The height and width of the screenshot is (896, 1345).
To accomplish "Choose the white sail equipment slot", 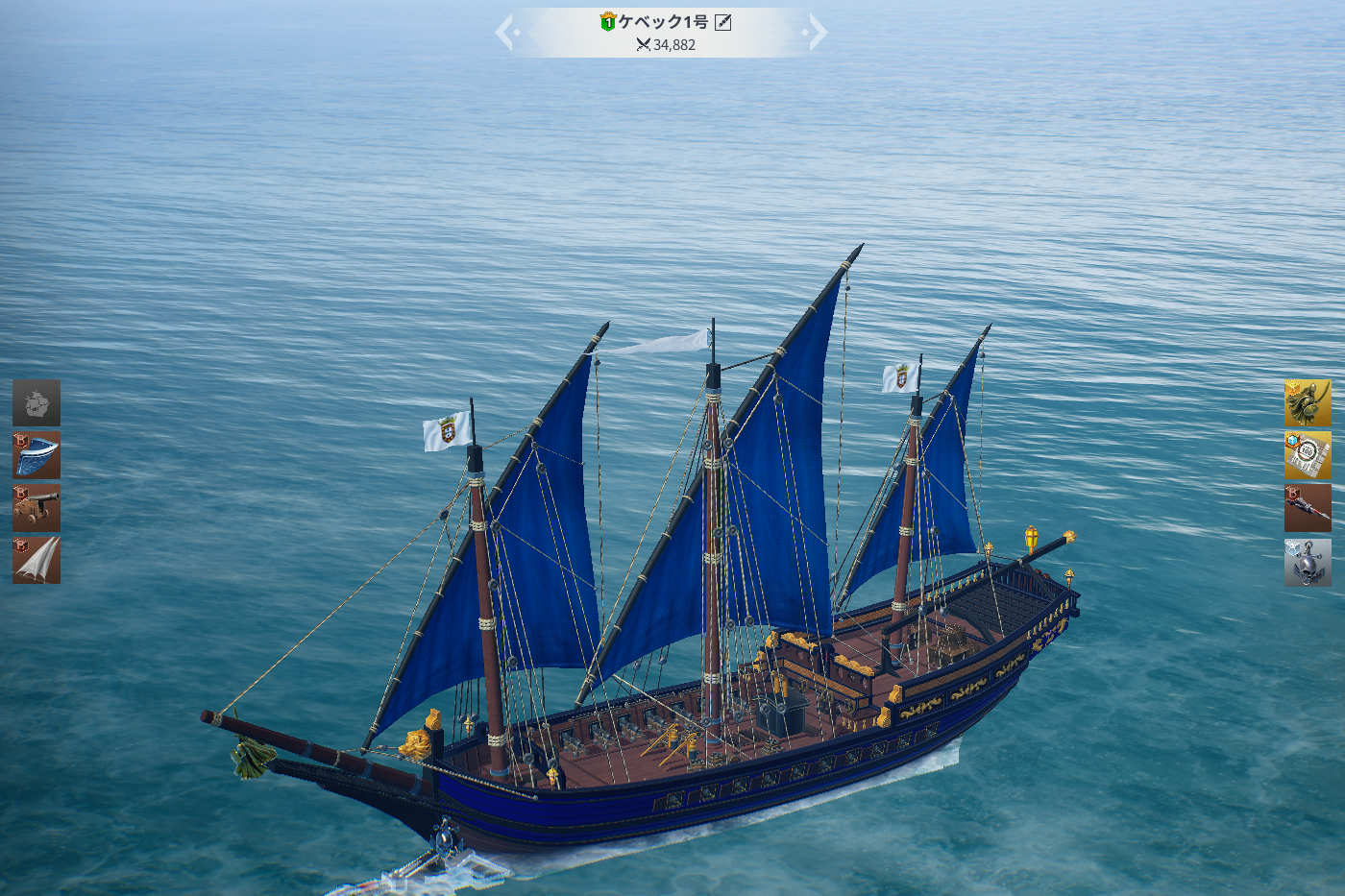I will point(37,560).
